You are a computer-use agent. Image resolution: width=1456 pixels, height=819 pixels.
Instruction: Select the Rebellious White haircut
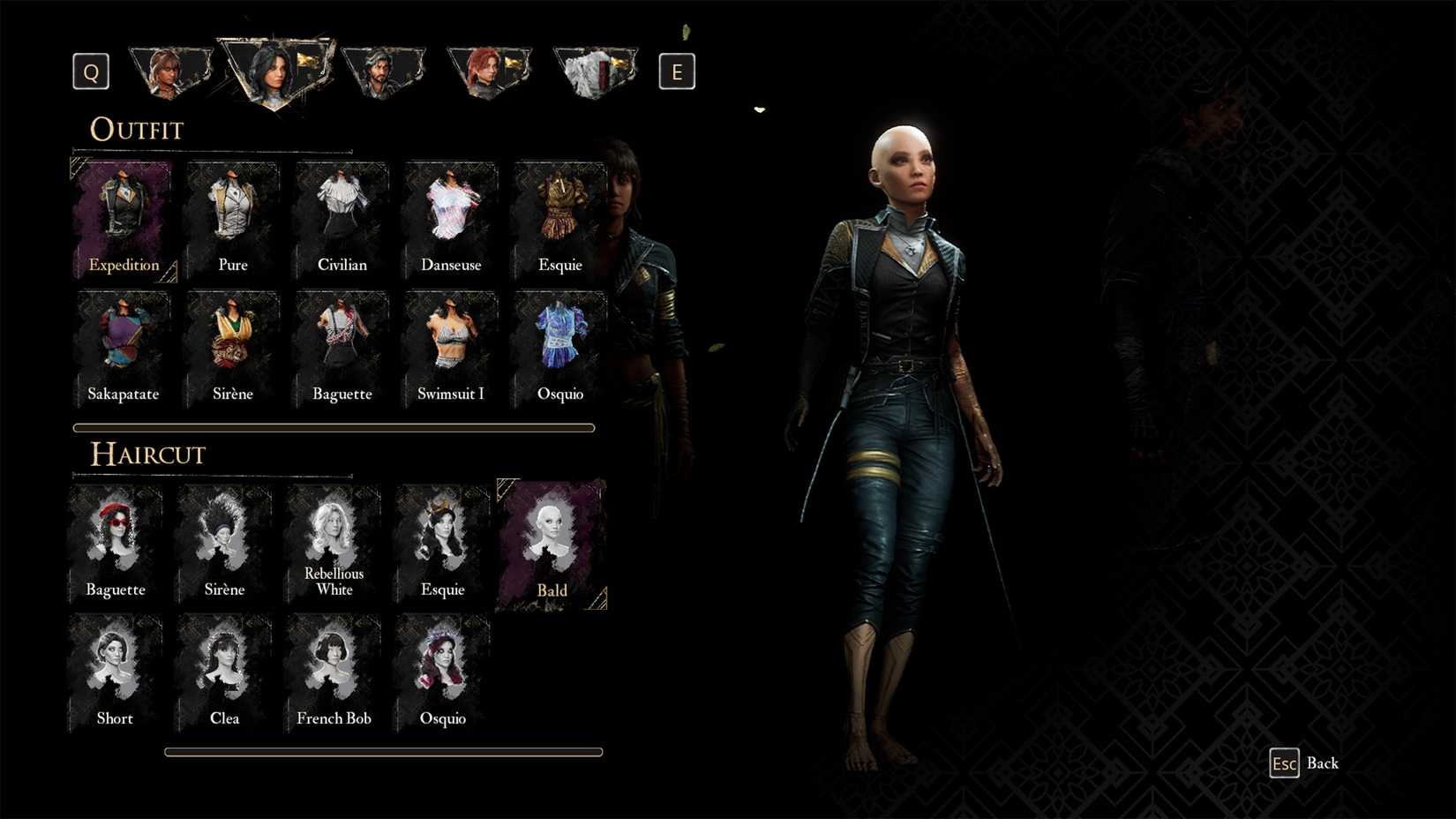(333, 534)
